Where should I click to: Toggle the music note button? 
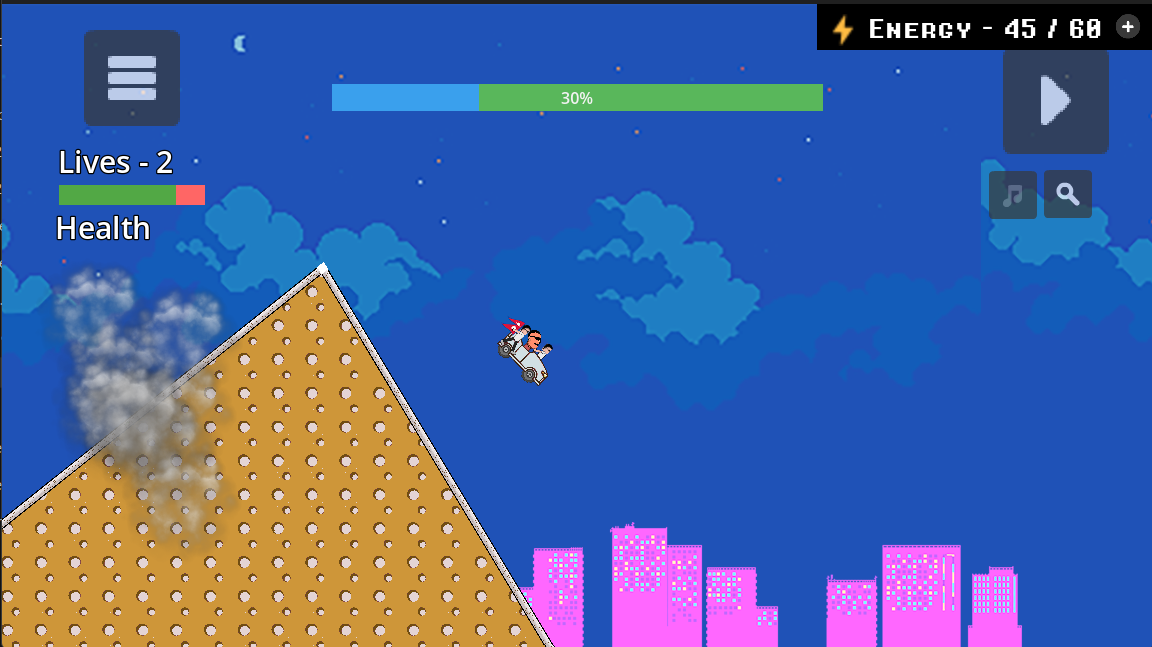1012,195
